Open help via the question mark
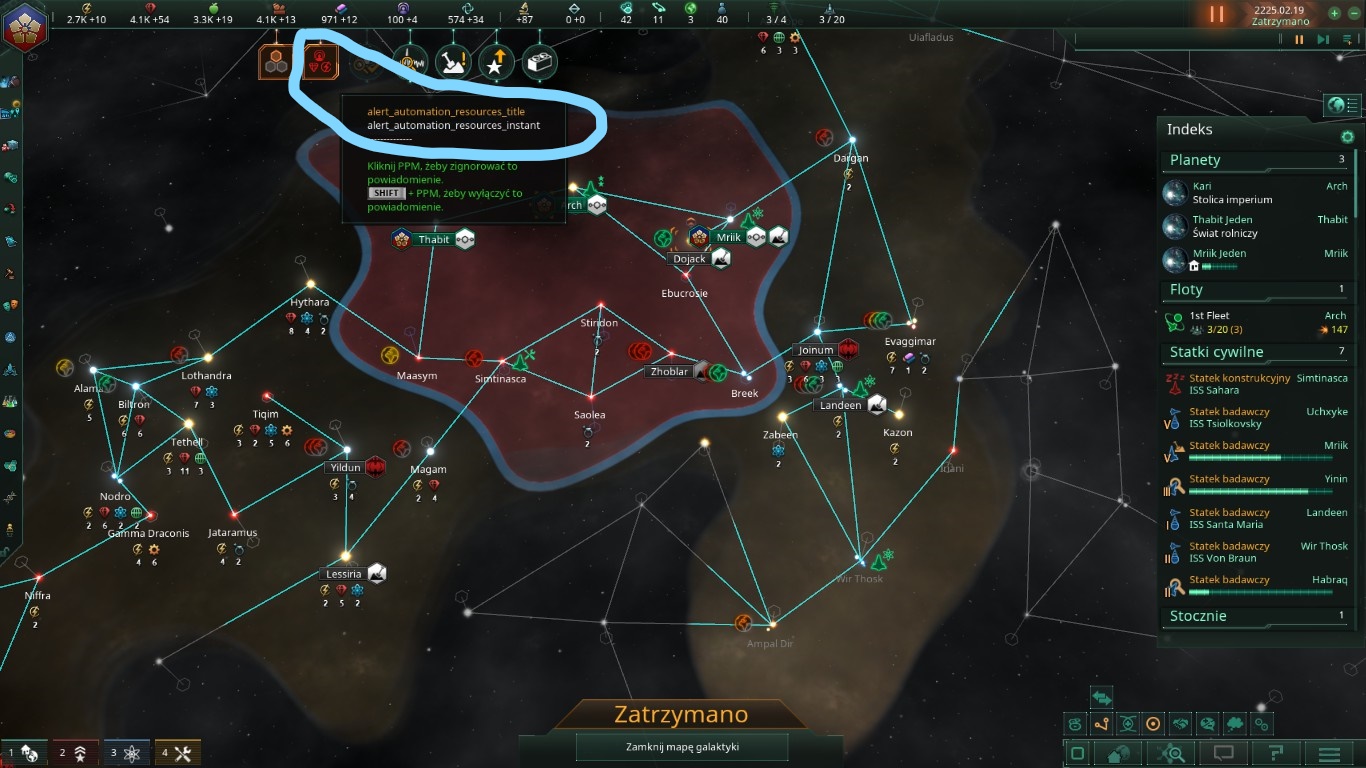The width and height of the screenshot is (1366, 768). 1278,752
